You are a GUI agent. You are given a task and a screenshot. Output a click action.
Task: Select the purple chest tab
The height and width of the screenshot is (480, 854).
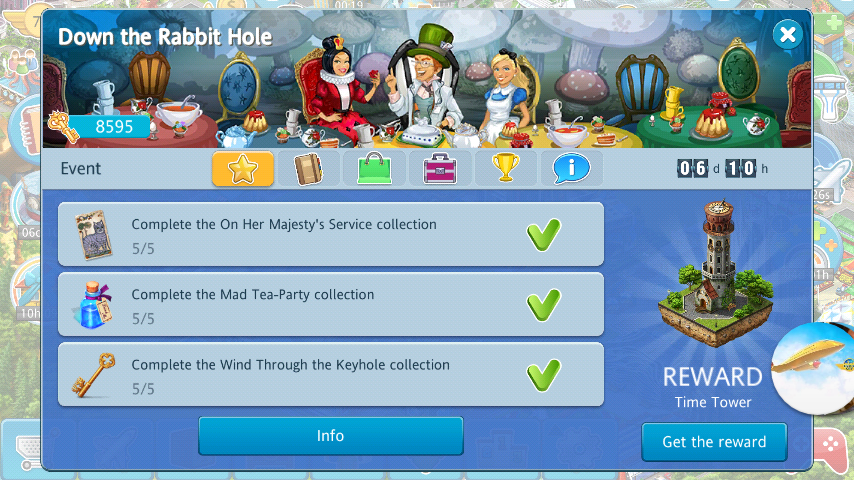(439, 168)
